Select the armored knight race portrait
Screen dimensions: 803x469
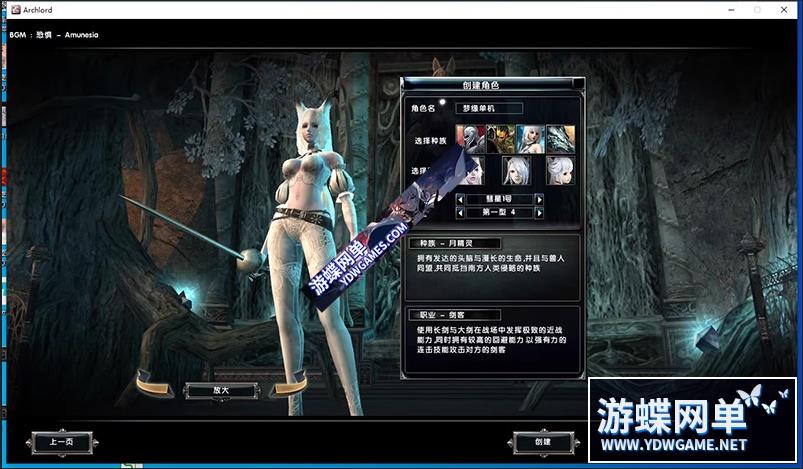[x=470, y=138]
